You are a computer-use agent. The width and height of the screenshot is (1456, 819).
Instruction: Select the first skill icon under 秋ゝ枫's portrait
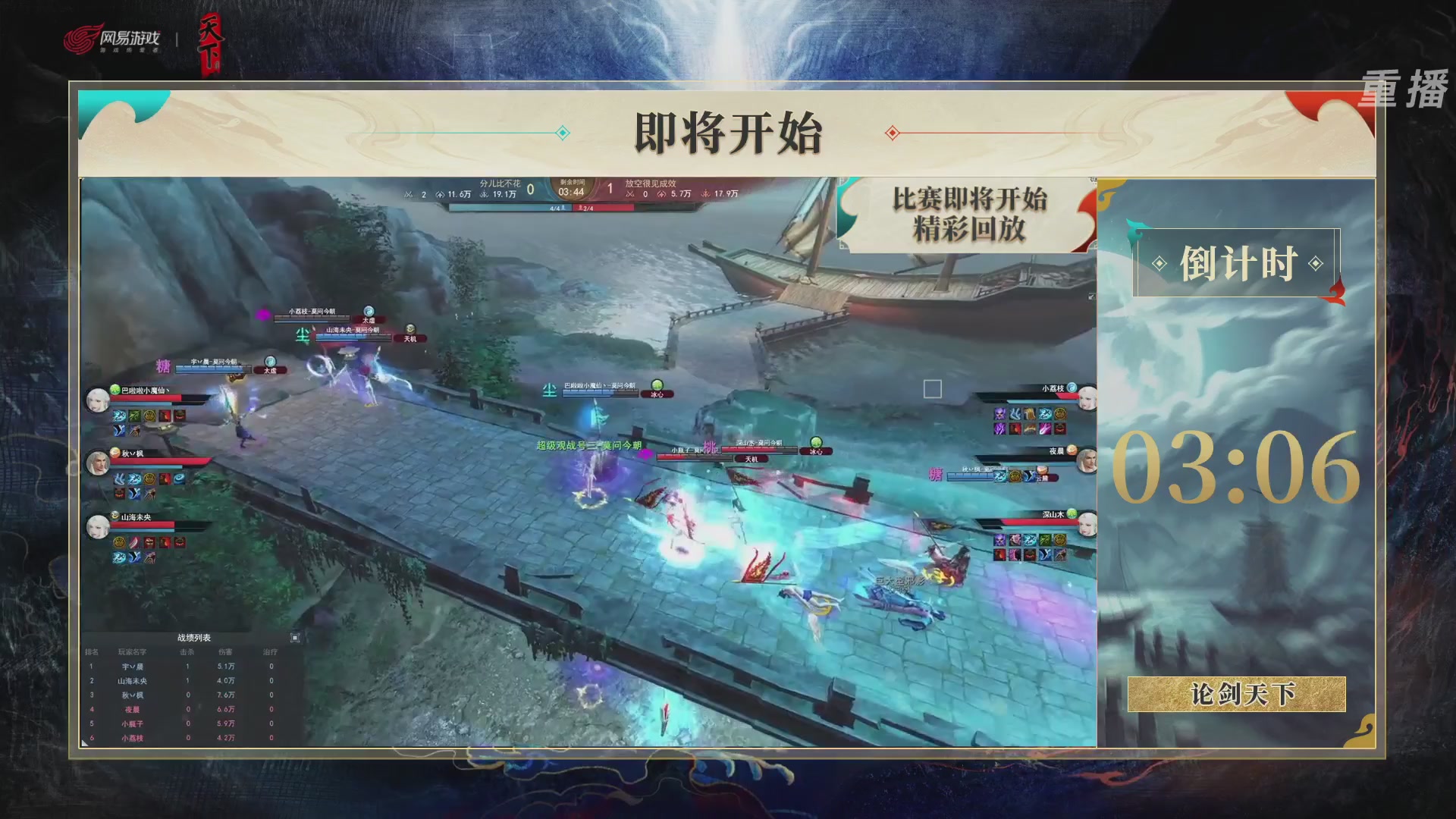118,479
